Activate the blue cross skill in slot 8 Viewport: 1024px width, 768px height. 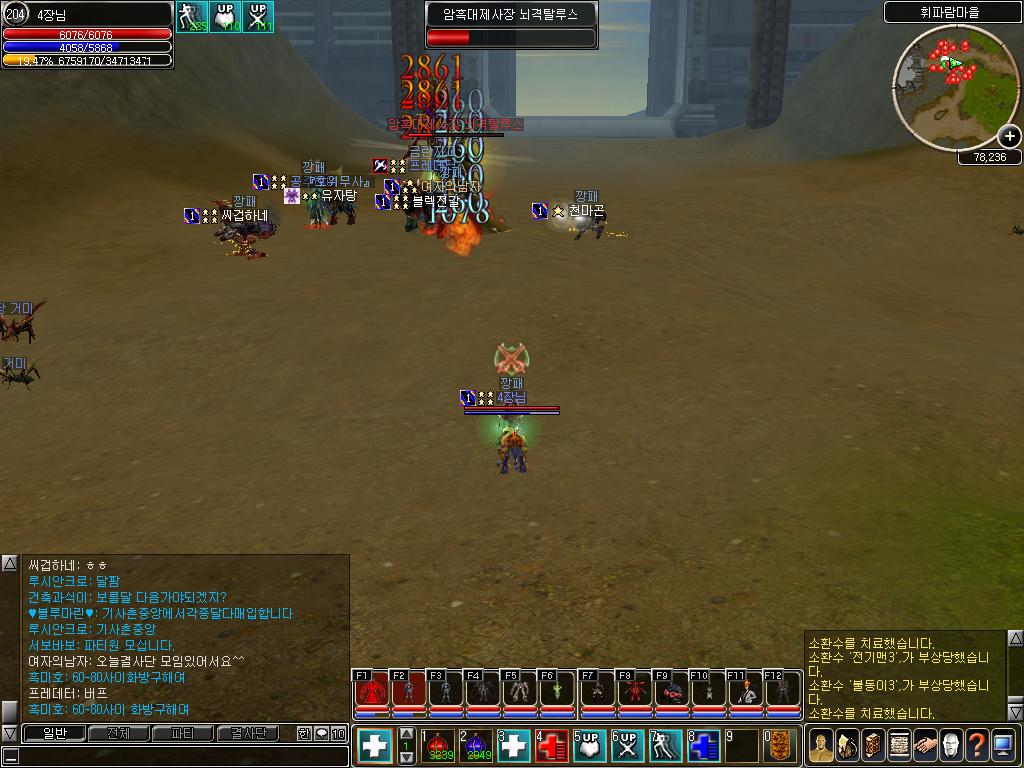(x=705, y=746)
